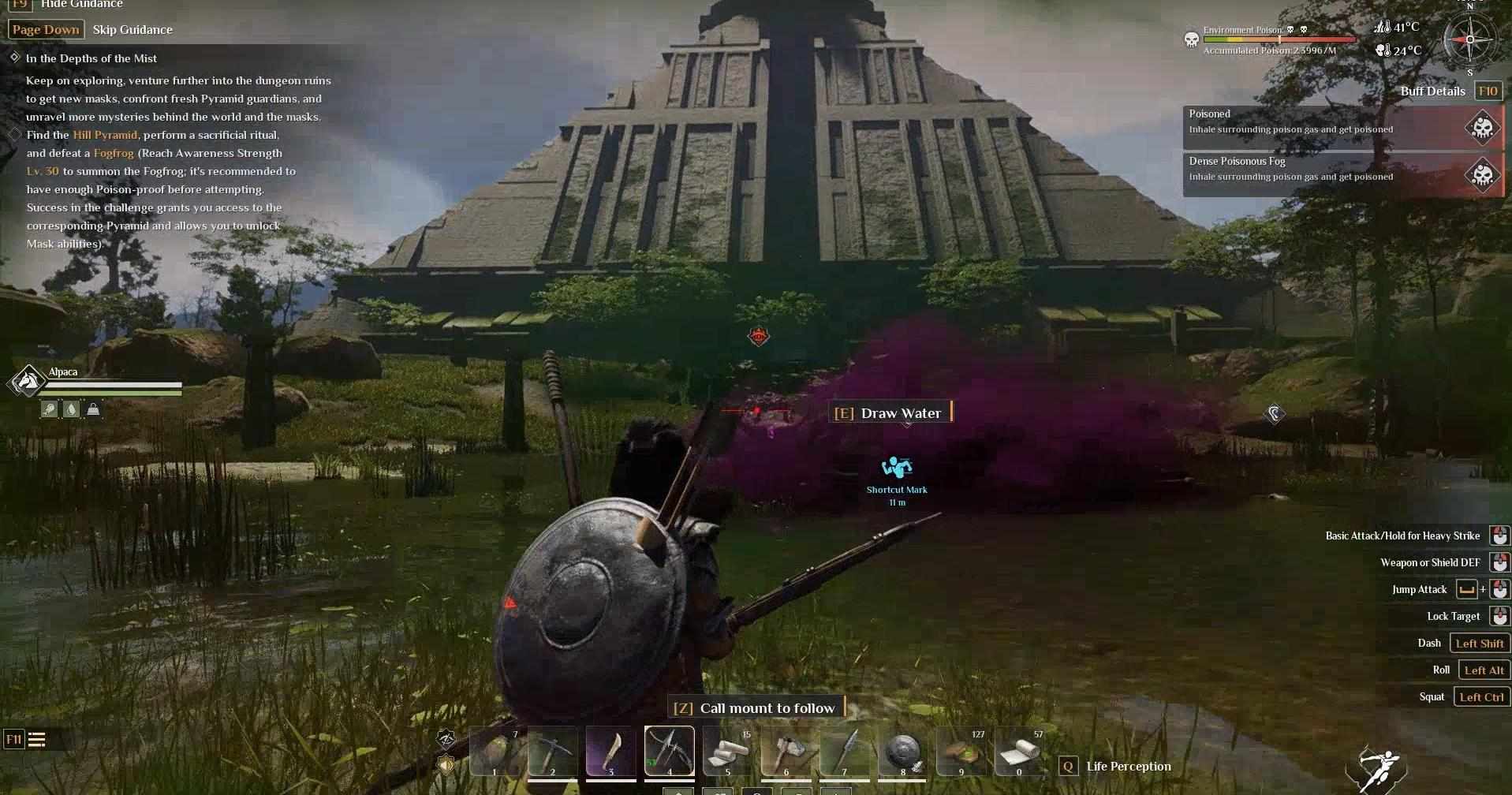This screenshot has height=795, width=1512.
Task: Select the white cloth roll in slot 0
Action: tap(1019, 751)
